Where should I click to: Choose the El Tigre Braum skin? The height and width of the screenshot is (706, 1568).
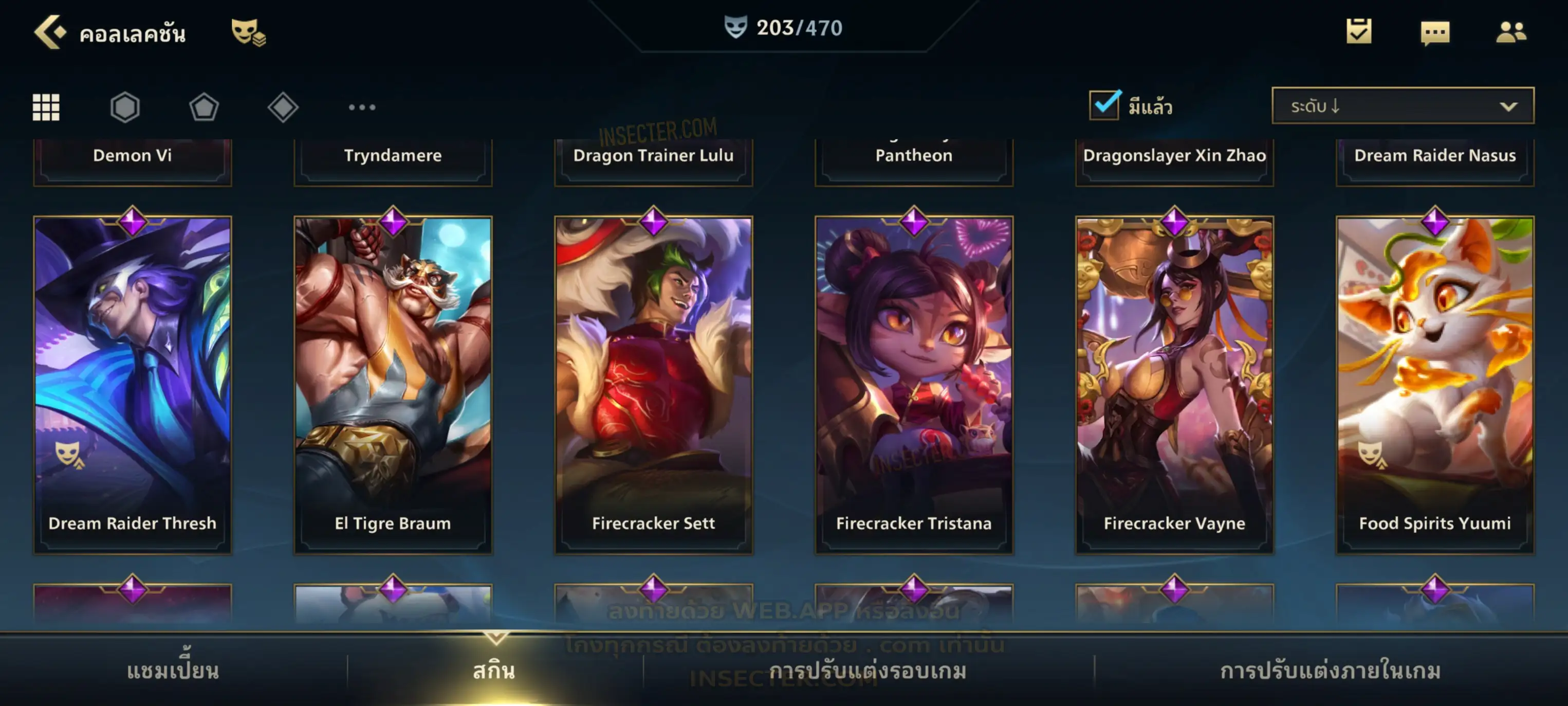click(x=393, y=384)
